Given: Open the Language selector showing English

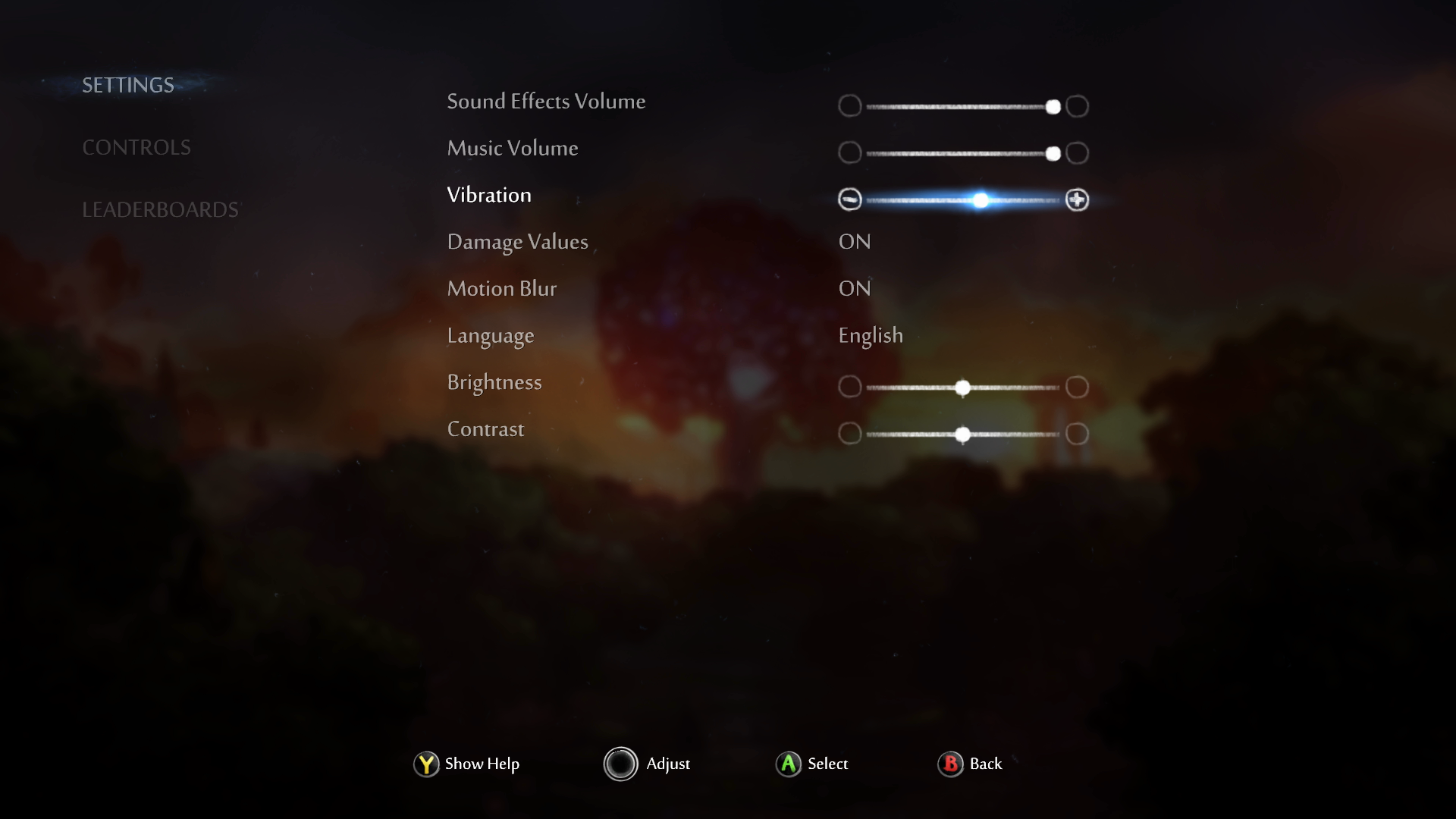Looking at the screenshot, I should point(870,334).
